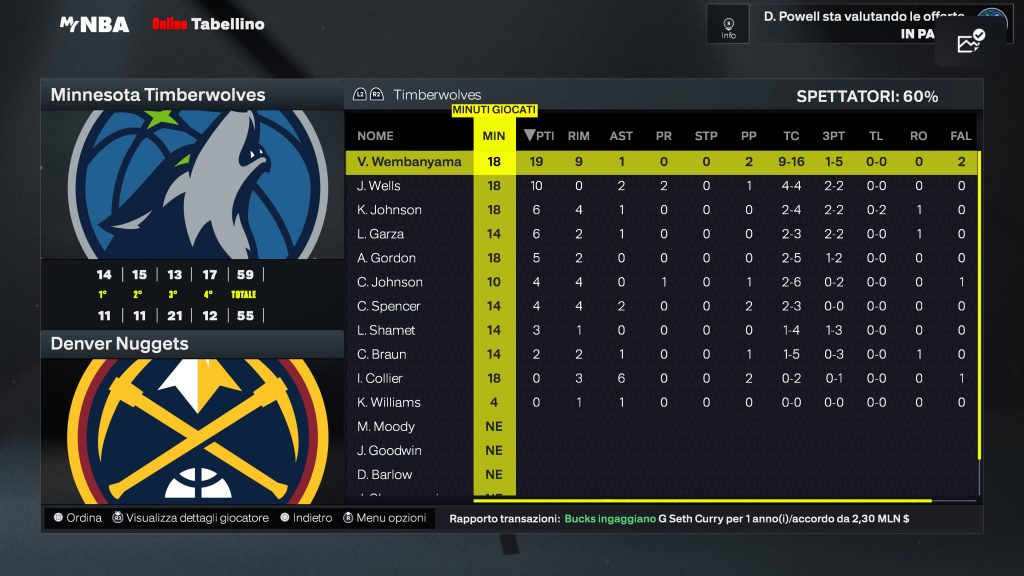Open the chart icon in top corner
Viewport: 1024px width, 576px height.
click(x=970, y=42)
